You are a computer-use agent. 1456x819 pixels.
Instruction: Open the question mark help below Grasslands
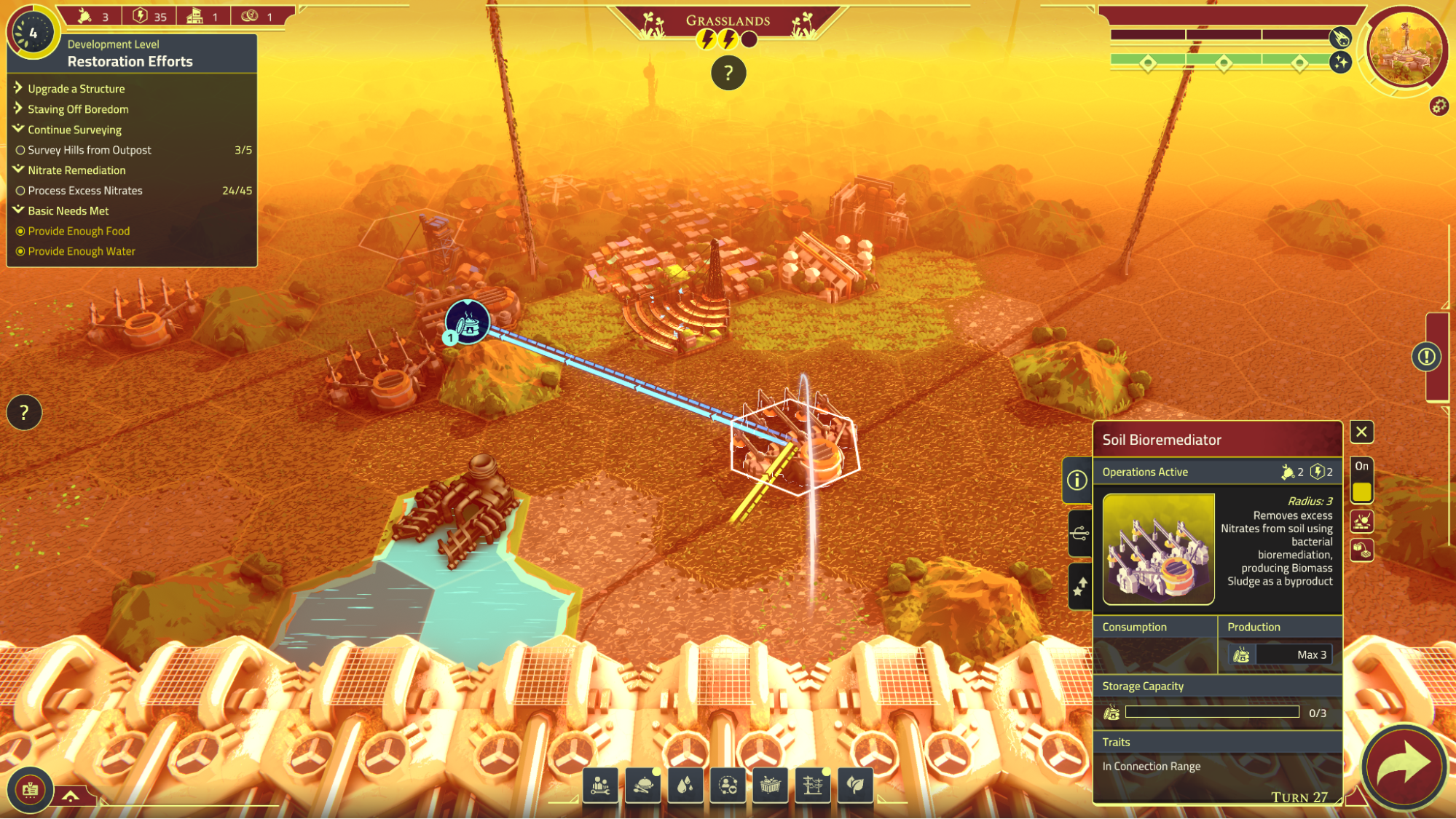pos(728,73)
